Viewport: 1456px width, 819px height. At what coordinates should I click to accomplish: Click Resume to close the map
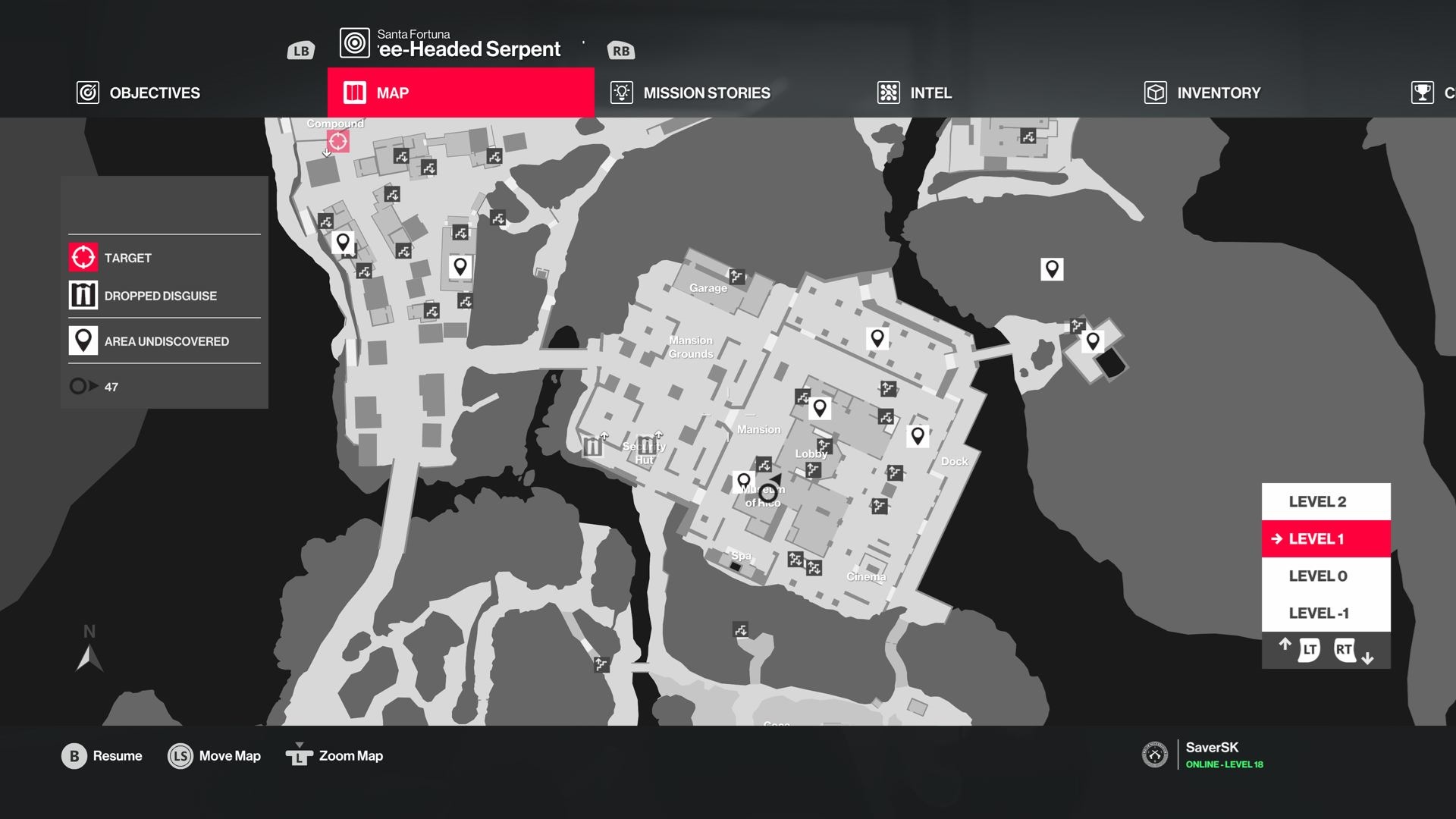(x=103, y=755)
